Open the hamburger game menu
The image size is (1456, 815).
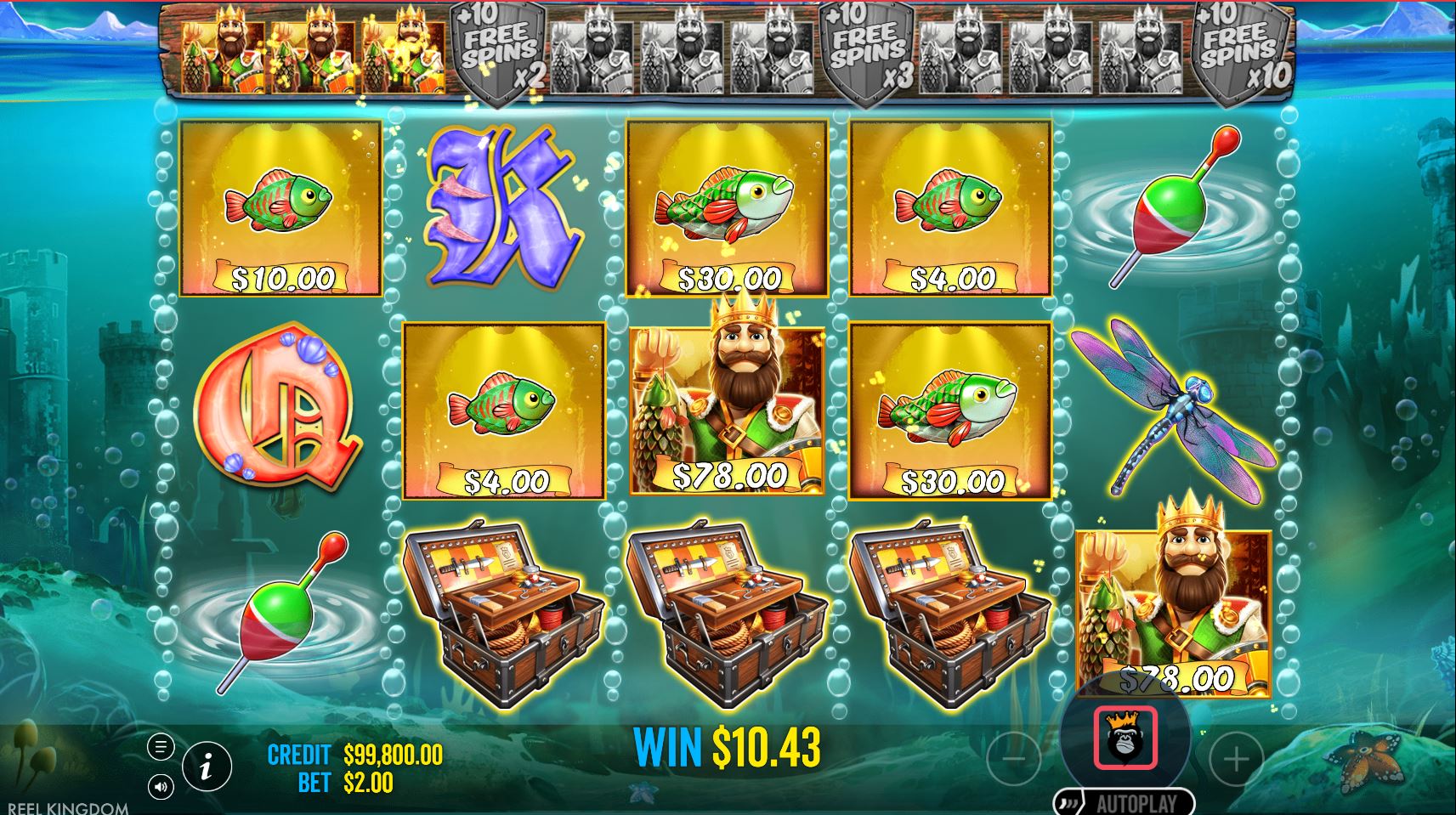[x=161, y=749]
